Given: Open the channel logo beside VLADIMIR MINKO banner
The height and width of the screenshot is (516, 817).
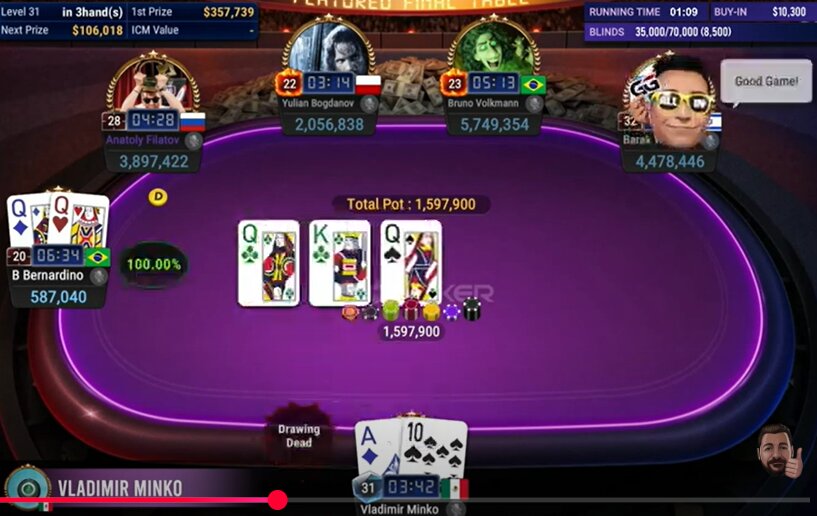Looking at the screenshot, I should point(27,488).
